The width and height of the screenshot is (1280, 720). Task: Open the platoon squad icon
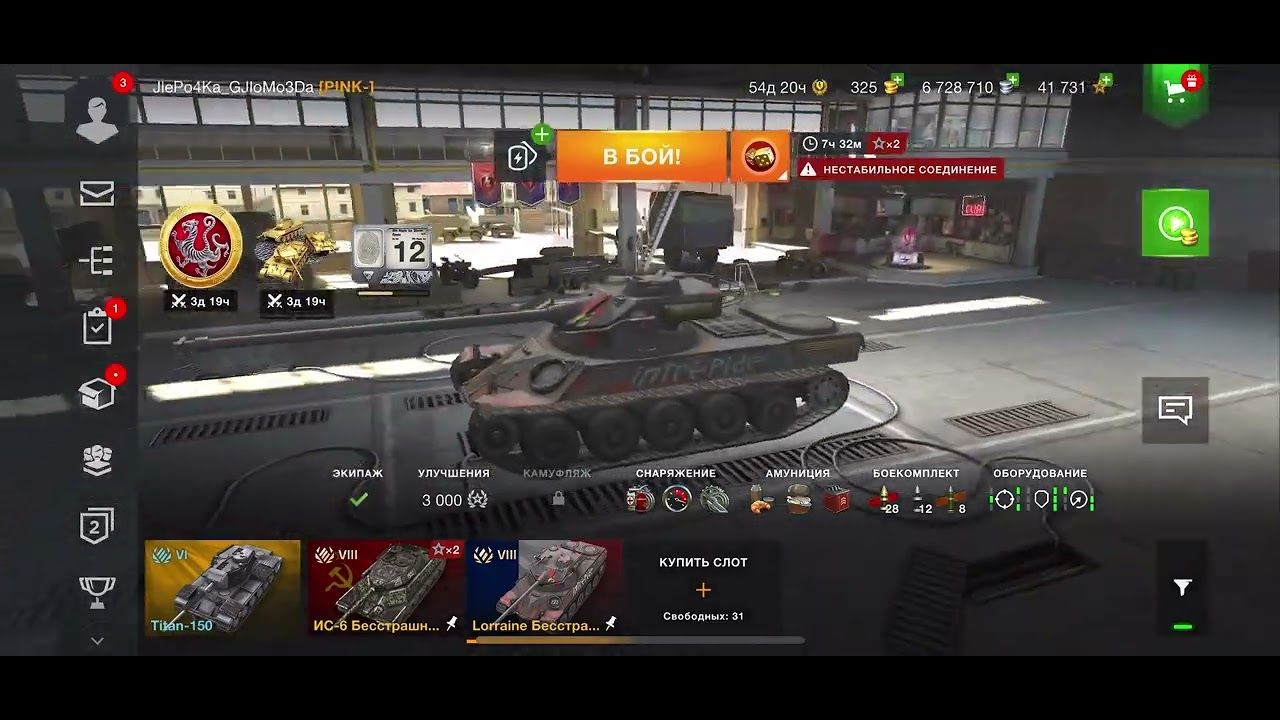click(x=96, y=458)
